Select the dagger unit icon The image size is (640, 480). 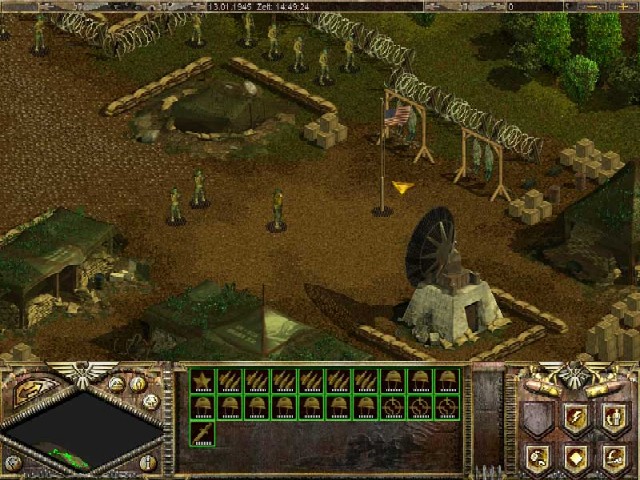point(203,432)
